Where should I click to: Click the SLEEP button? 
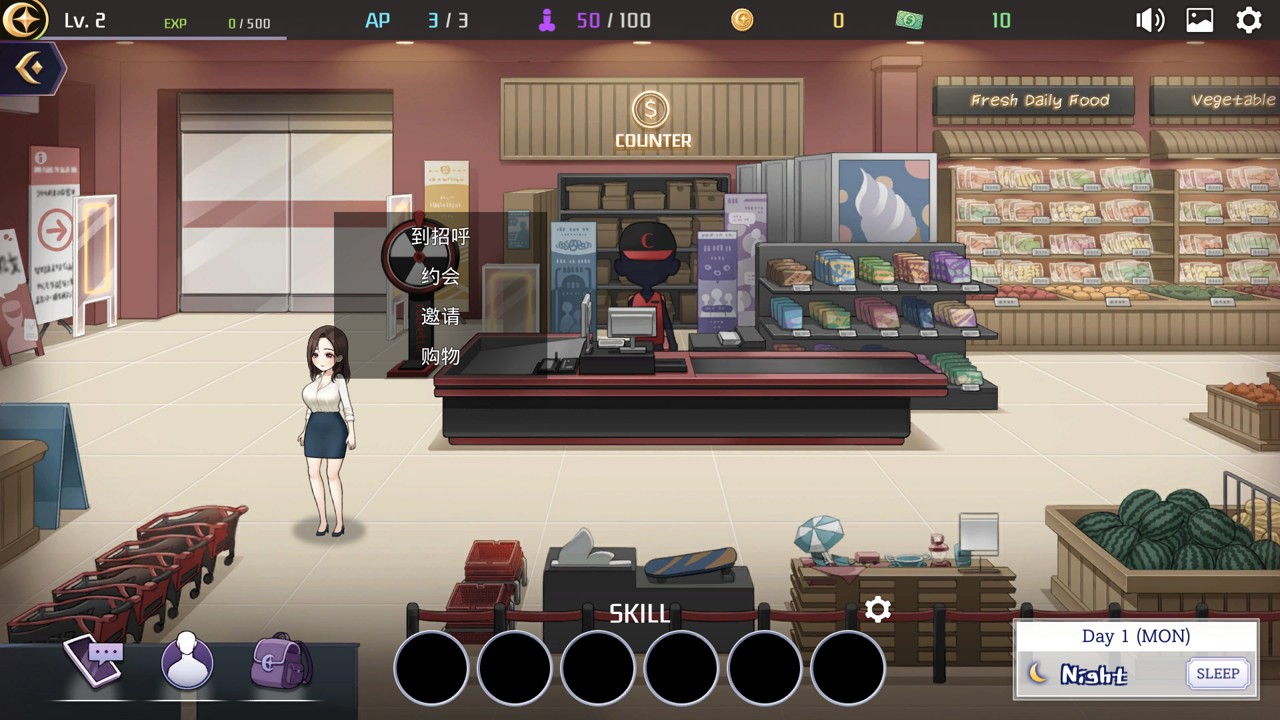[1217, 674]
